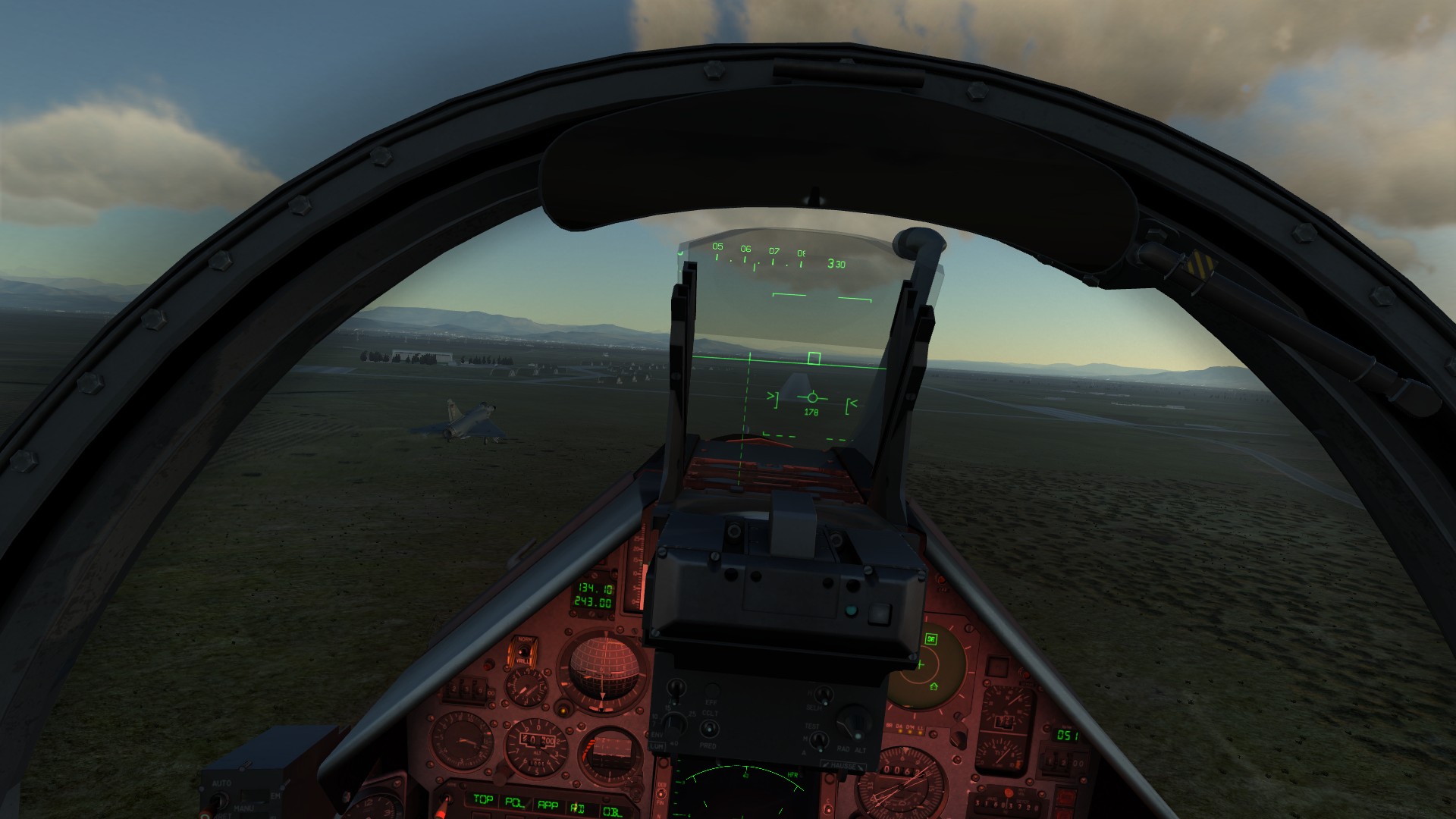Flip the red-tipped switch left of TOP
1456x819 pixels.
point(444,801)
